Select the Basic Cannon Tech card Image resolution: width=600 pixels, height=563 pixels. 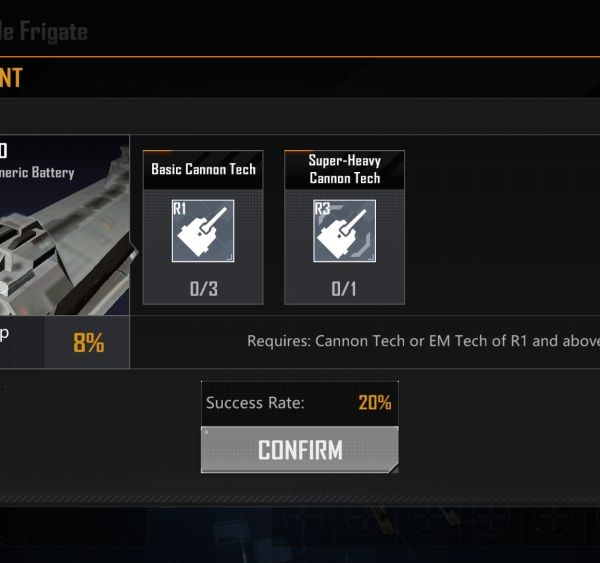203,228
